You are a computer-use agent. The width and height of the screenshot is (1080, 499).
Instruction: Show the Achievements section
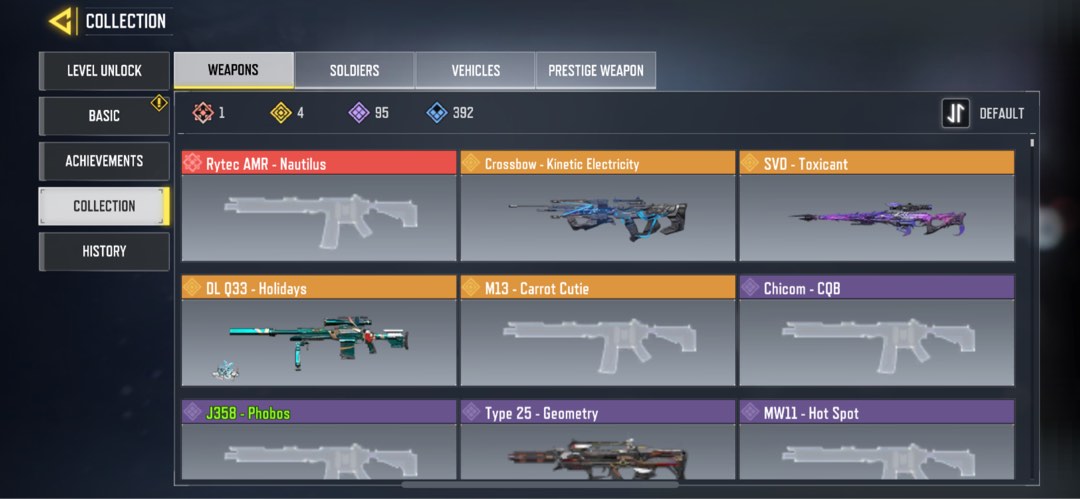(x=104, y=161)
